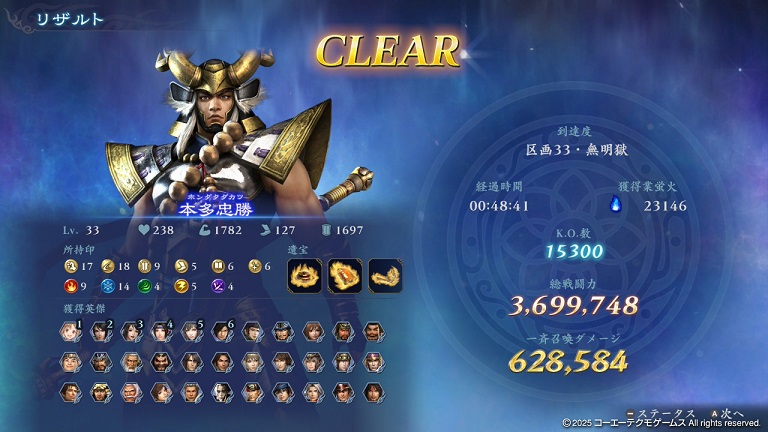Image resolution: width=768 pixels, height=432 pixels.
Task: Select the fire emblem icon
Action: (x=69, y=286)
